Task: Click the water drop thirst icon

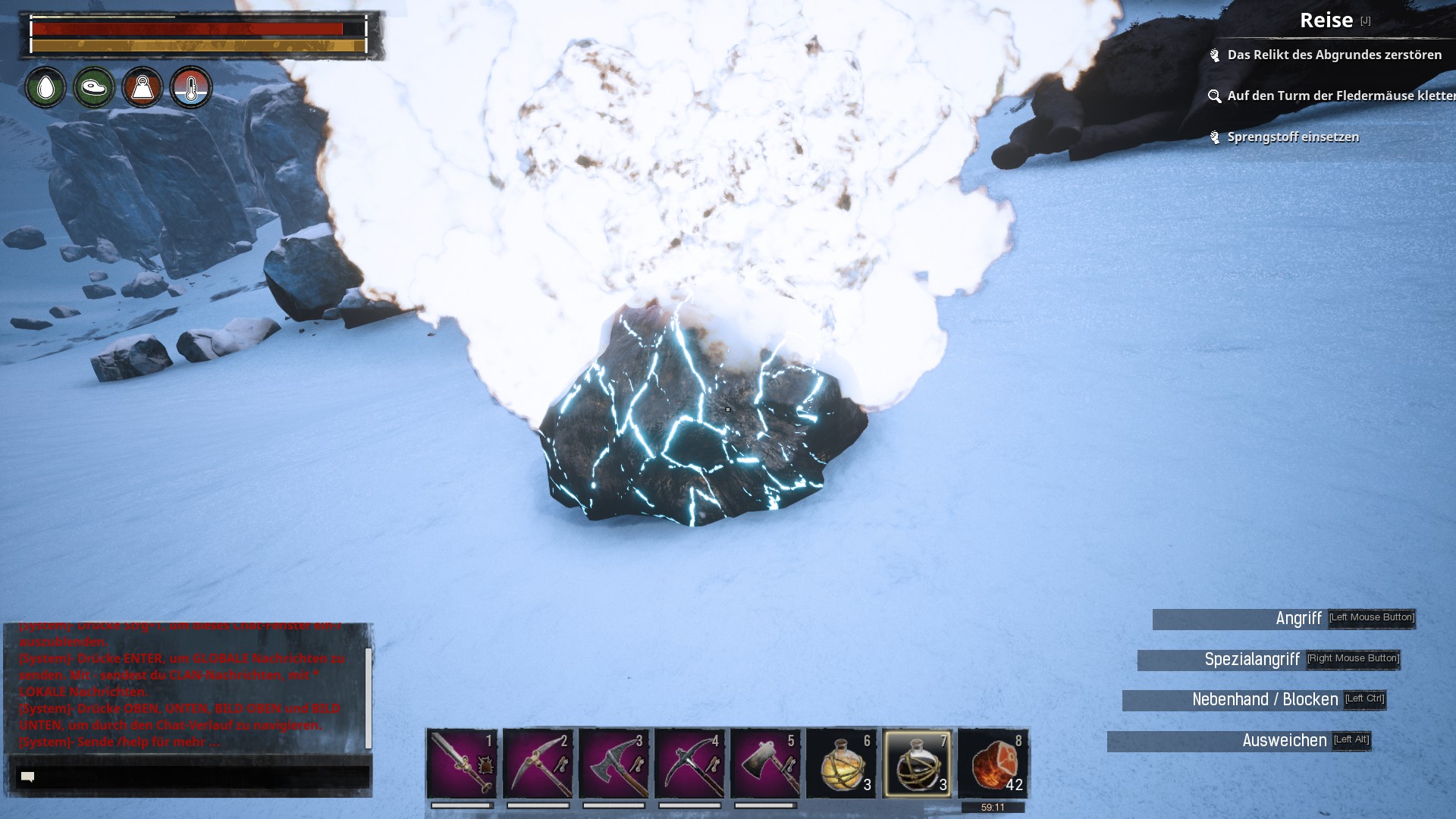Action: 45,88
